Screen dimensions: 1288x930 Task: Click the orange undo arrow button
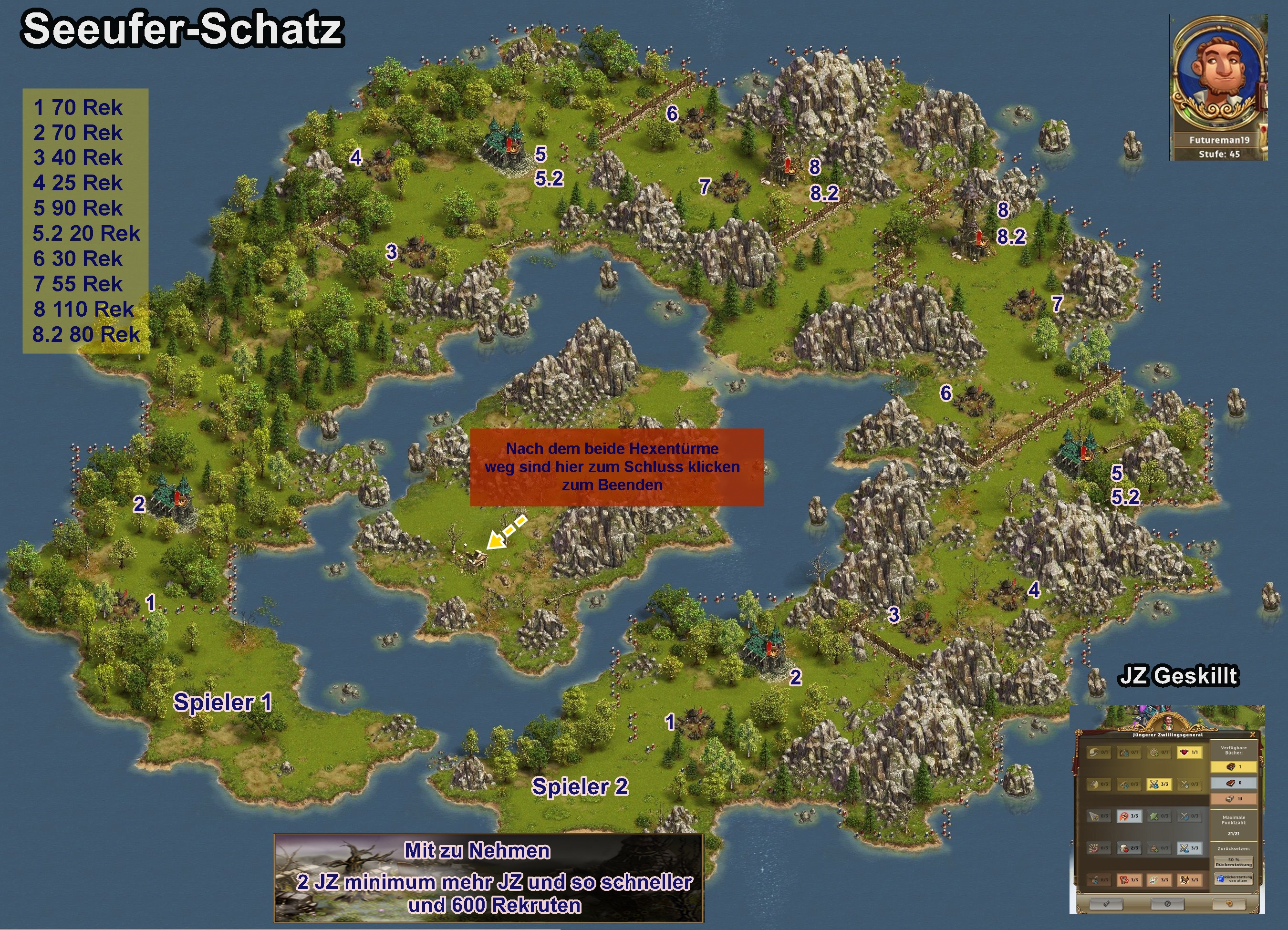1229,904
